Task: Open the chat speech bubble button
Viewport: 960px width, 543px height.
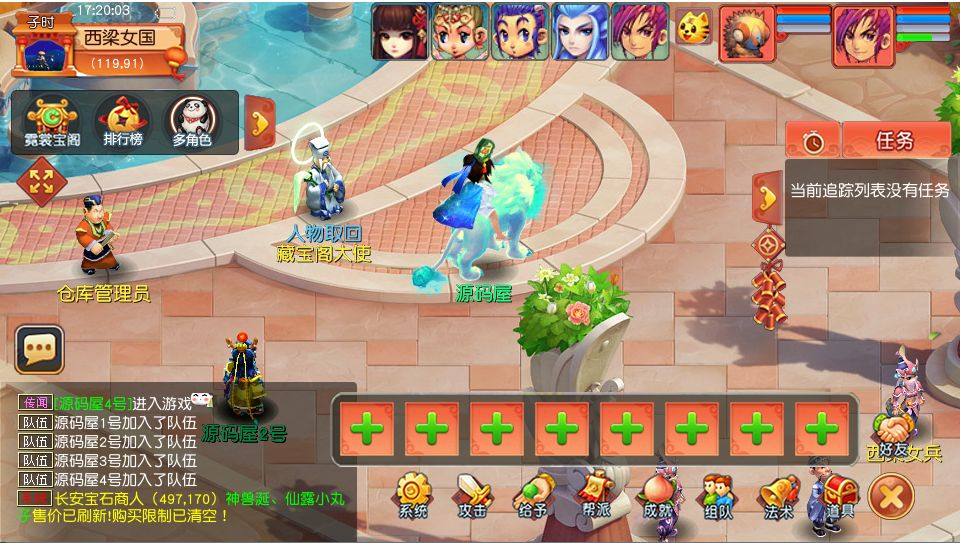Action: coord(40,349)
